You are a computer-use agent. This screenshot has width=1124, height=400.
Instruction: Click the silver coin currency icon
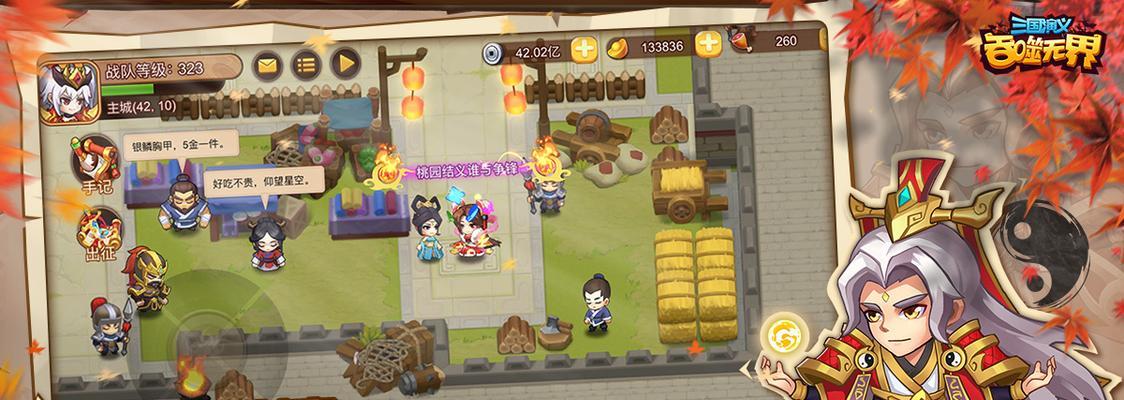point(493,52)
